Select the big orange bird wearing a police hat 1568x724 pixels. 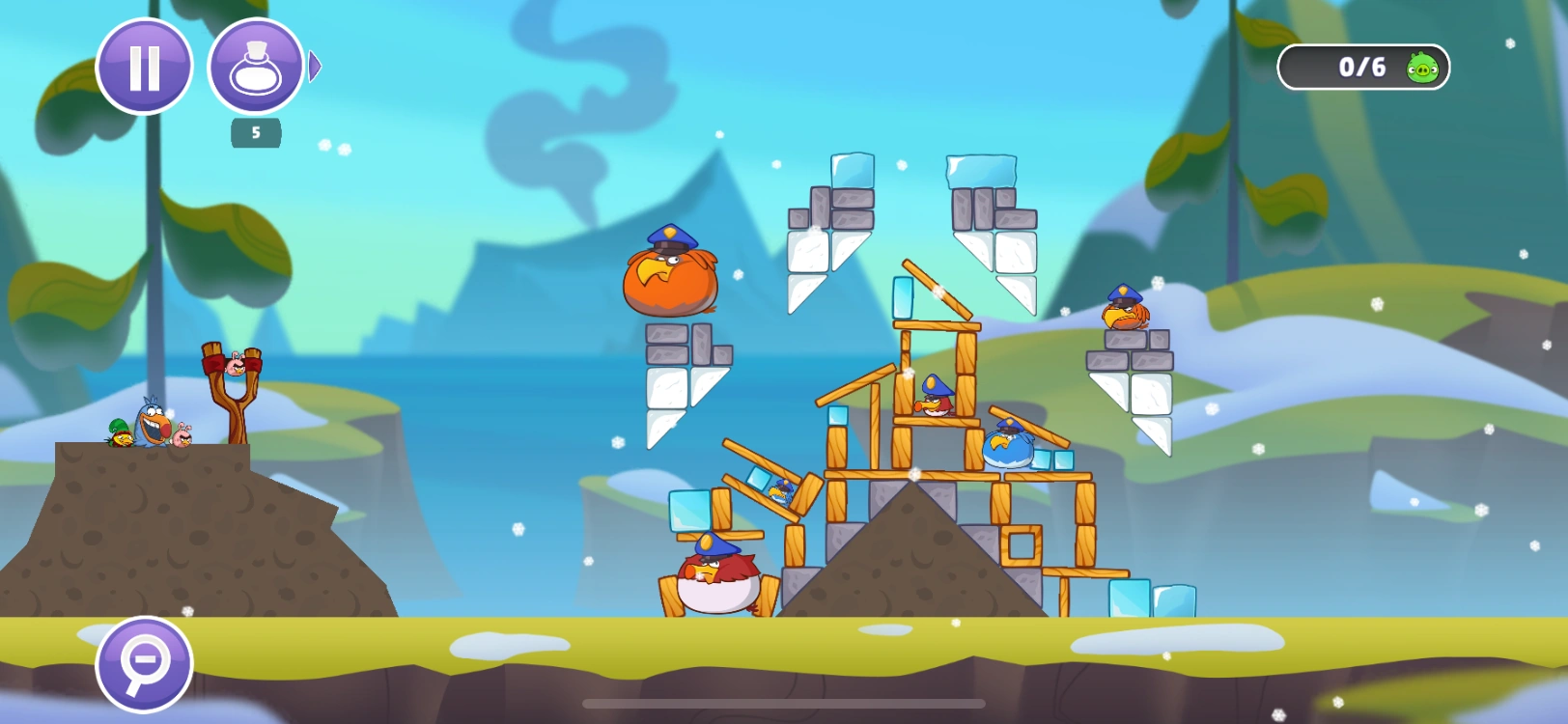[x=673, y=277]
